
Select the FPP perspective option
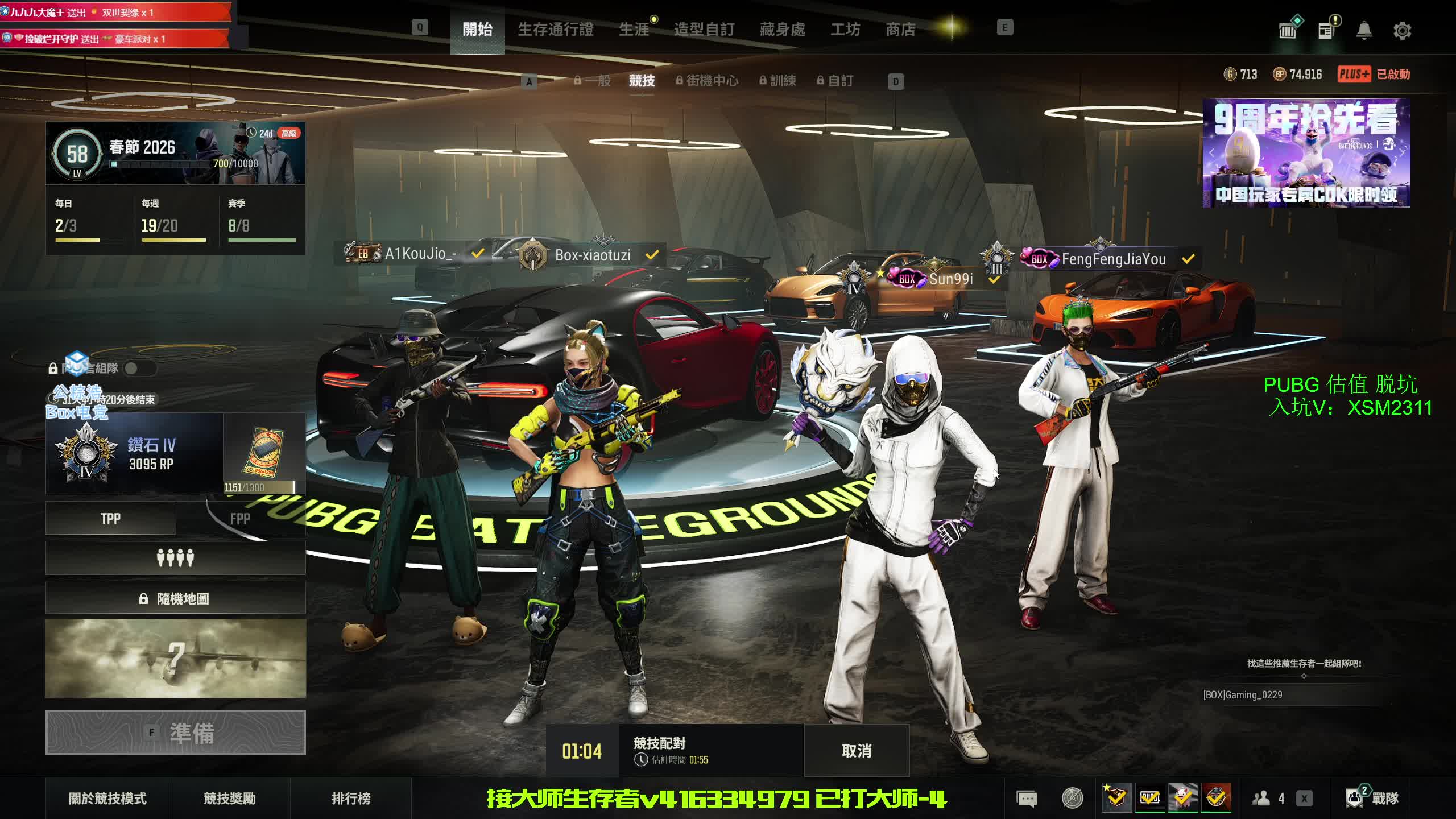point(240,519)
